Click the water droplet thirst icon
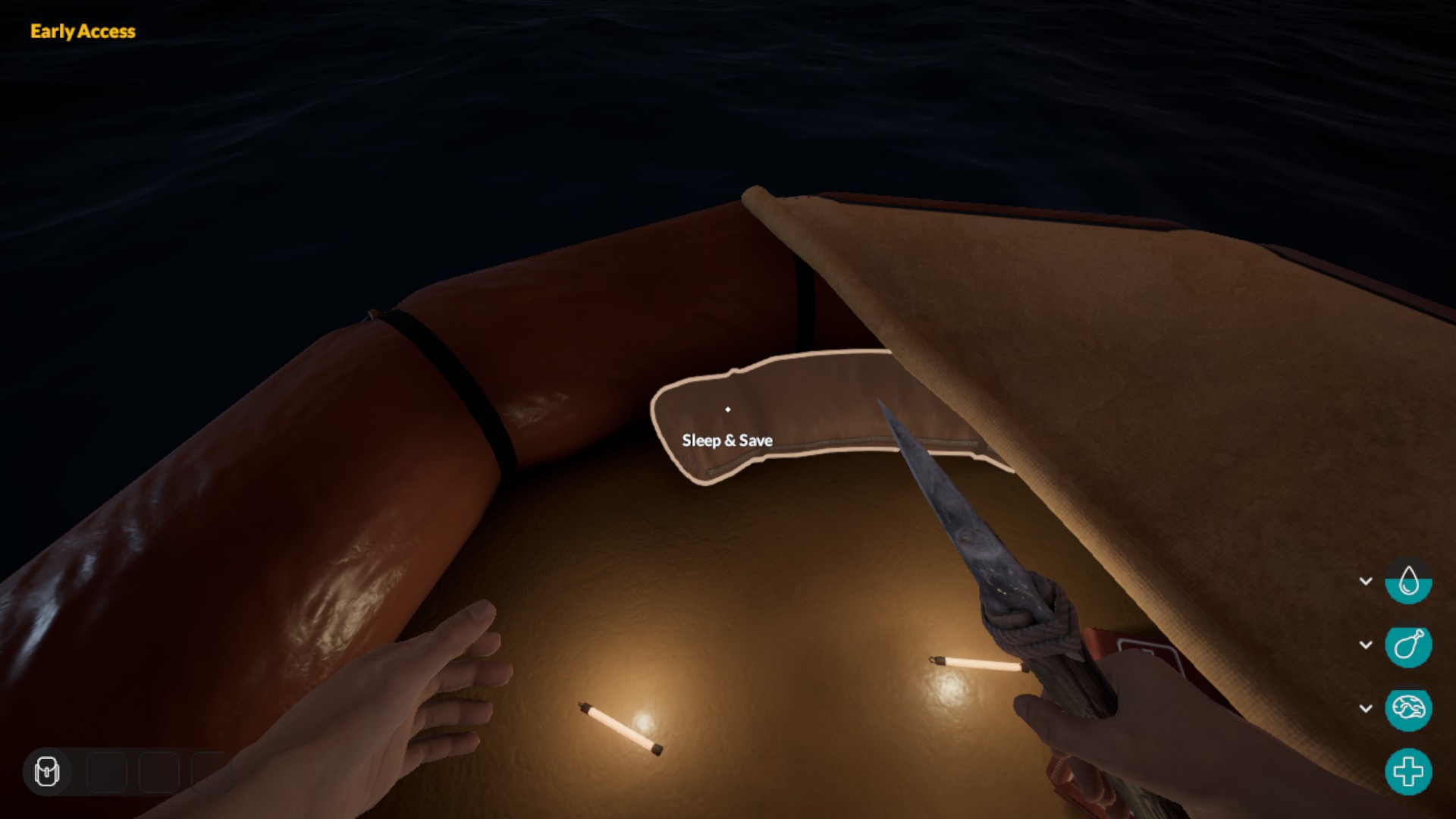The image size is (1456, 819). tap(1408, 582)
